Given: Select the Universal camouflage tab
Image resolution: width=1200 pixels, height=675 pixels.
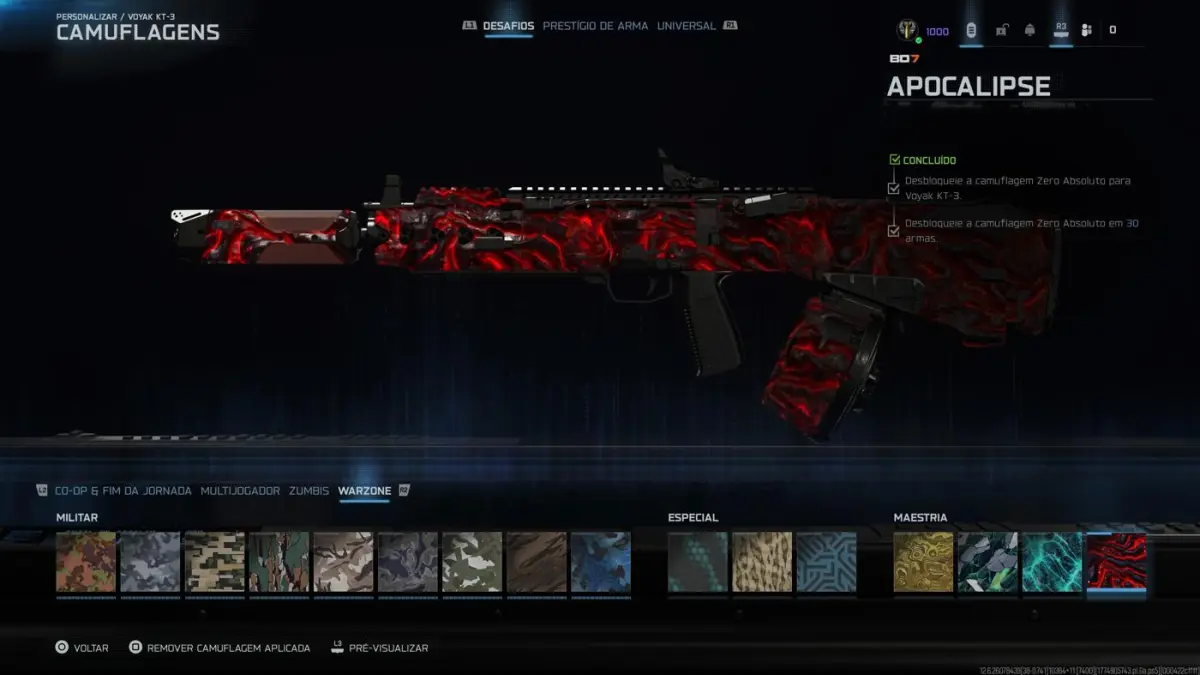Looking at the screenshot, I should [x=686, y=26].
